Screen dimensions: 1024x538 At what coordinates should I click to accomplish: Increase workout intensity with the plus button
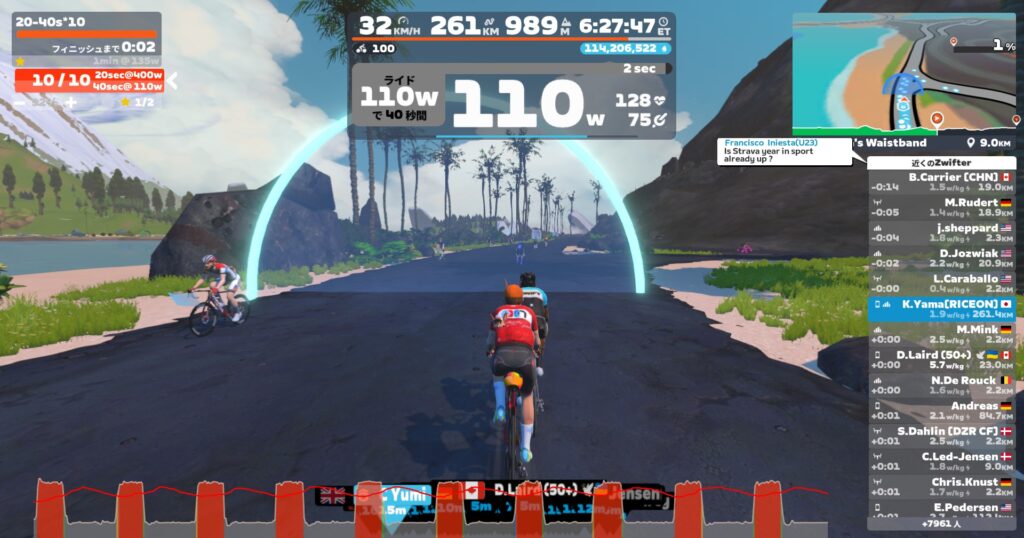pos(70,102)
